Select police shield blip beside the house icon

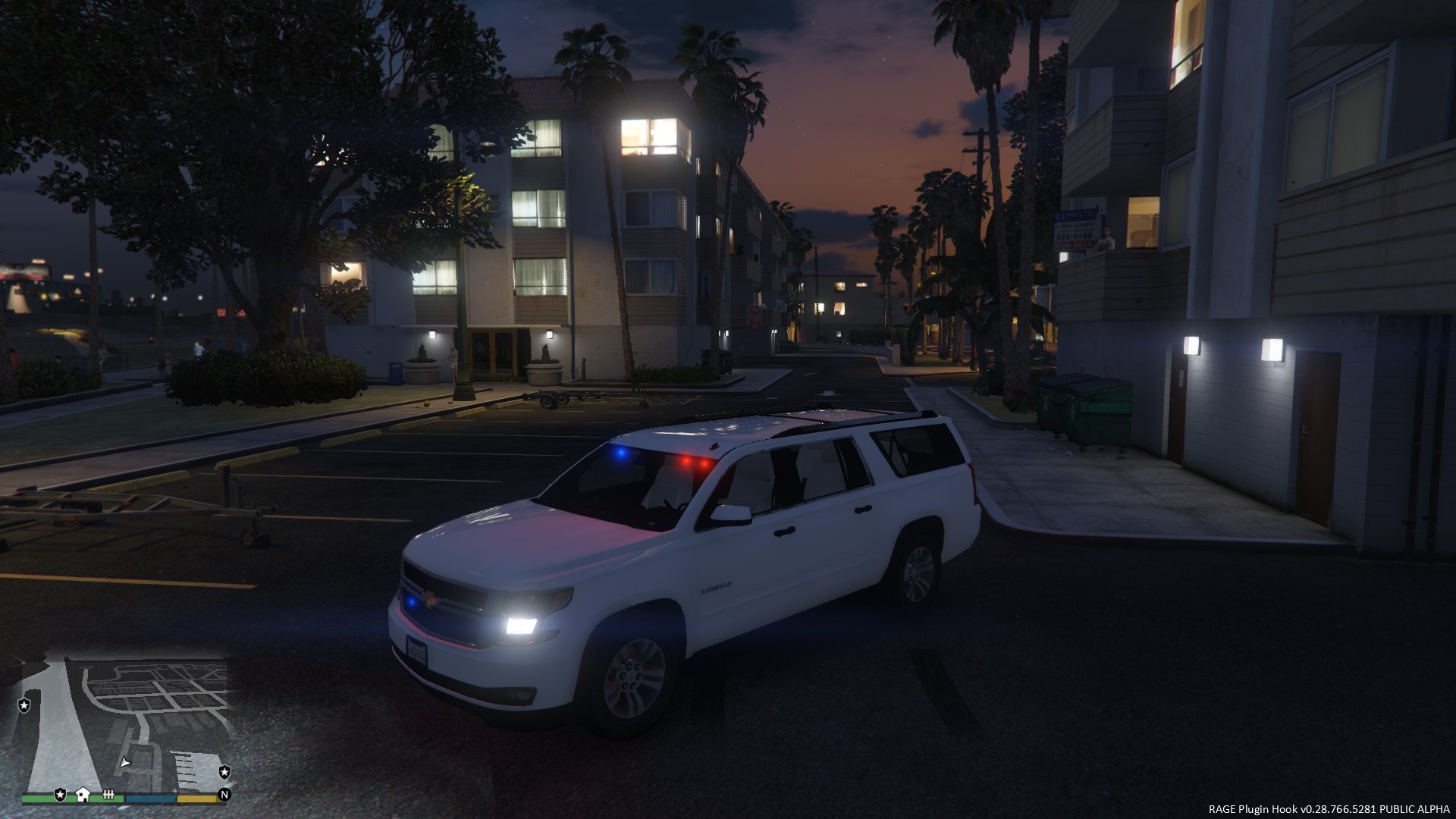[x=60, y=794]
